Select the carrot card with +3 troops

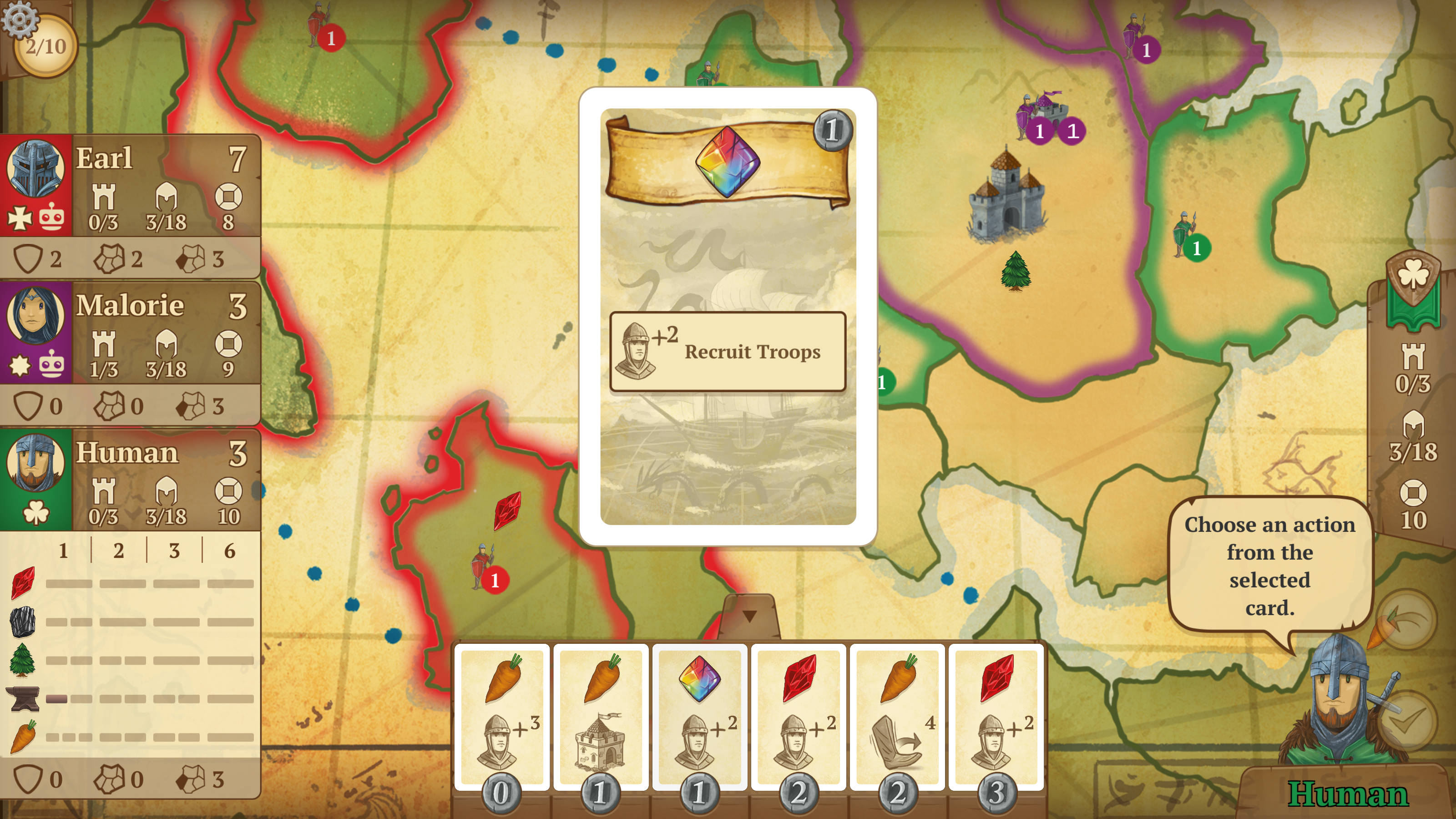pos(501,716)
